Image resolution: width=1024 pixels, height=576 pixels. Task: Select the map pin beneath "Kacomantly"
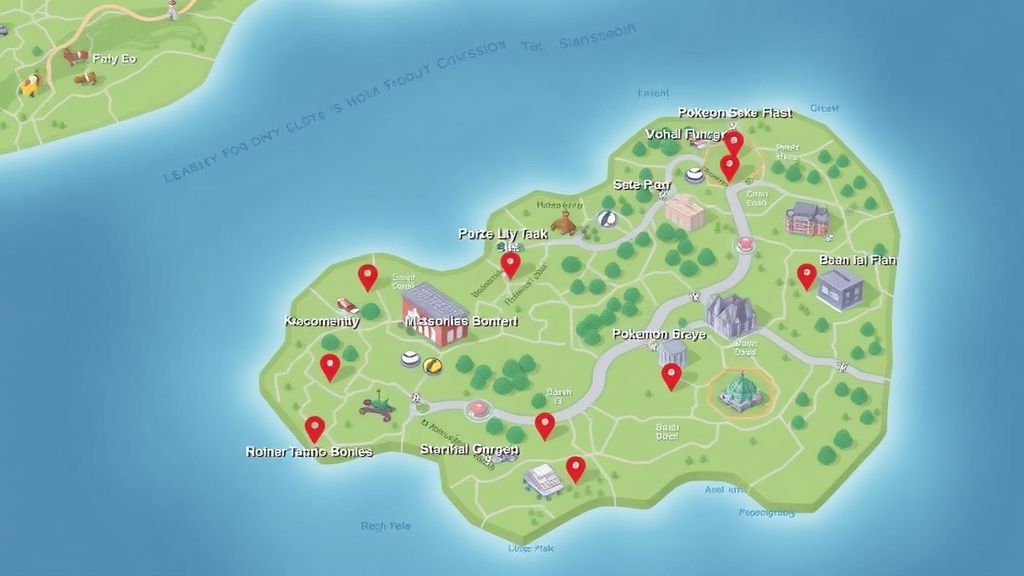tap(329, 366)
